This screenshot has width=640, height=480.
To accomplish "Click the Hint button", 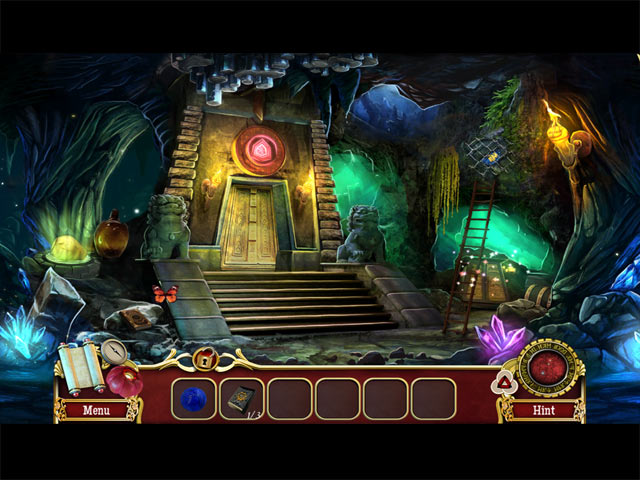I will 546,409.
